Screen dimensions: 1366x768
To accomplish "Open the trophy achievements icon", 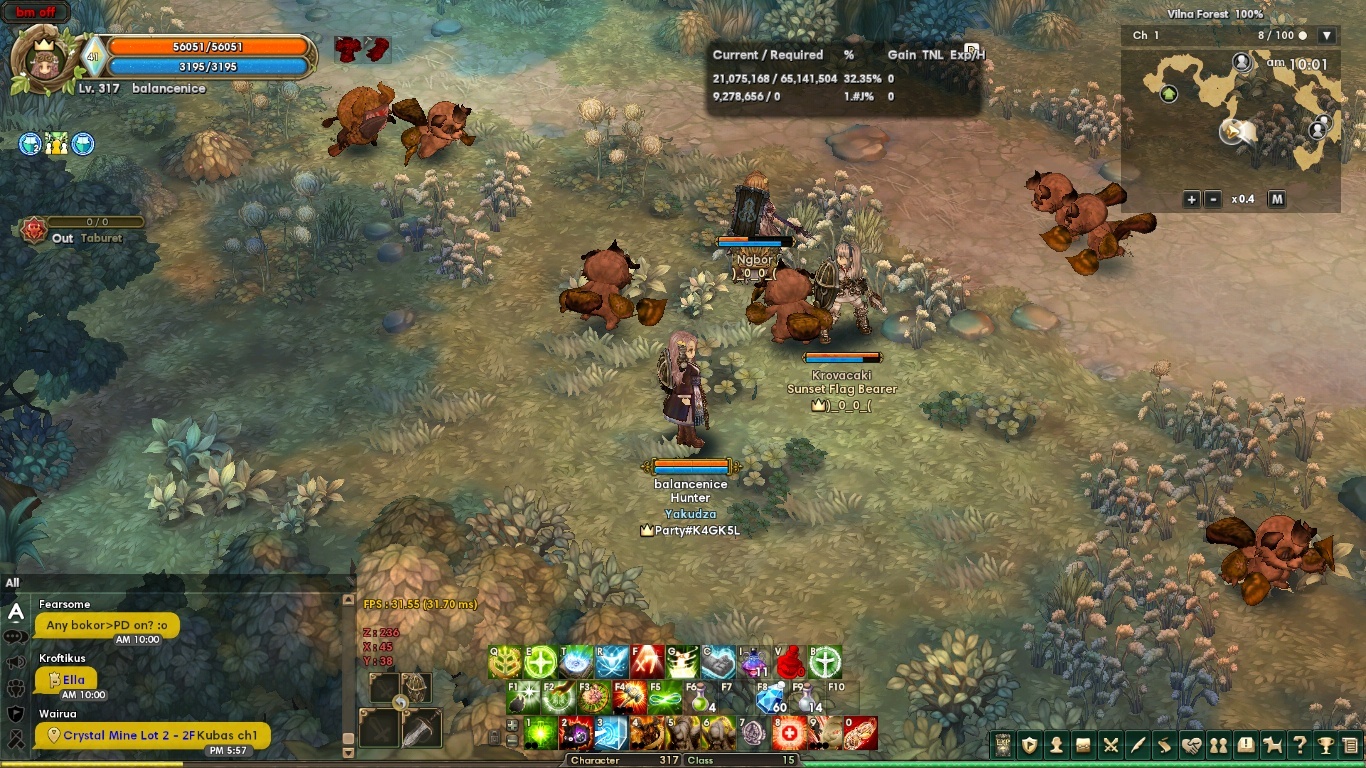I will click(x=1326, y=745).
